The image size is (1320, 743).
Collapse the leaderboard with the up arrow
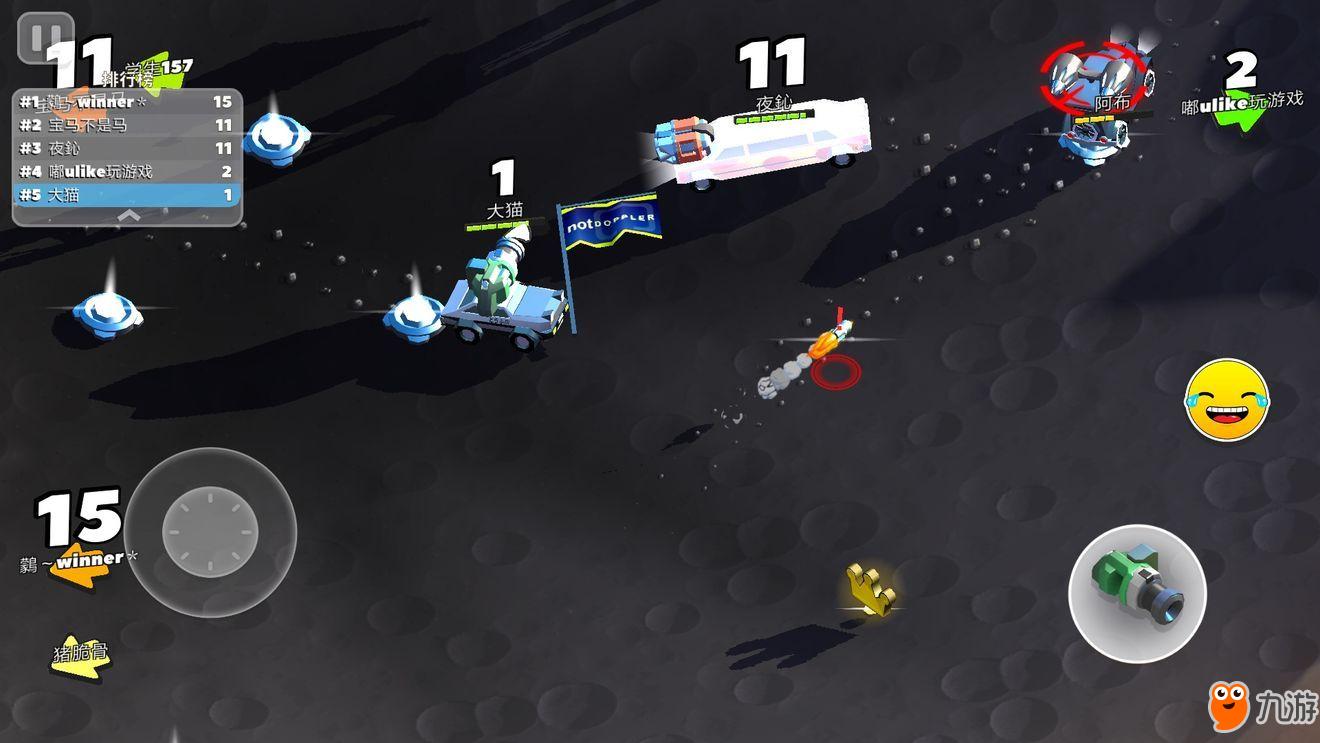128,215
